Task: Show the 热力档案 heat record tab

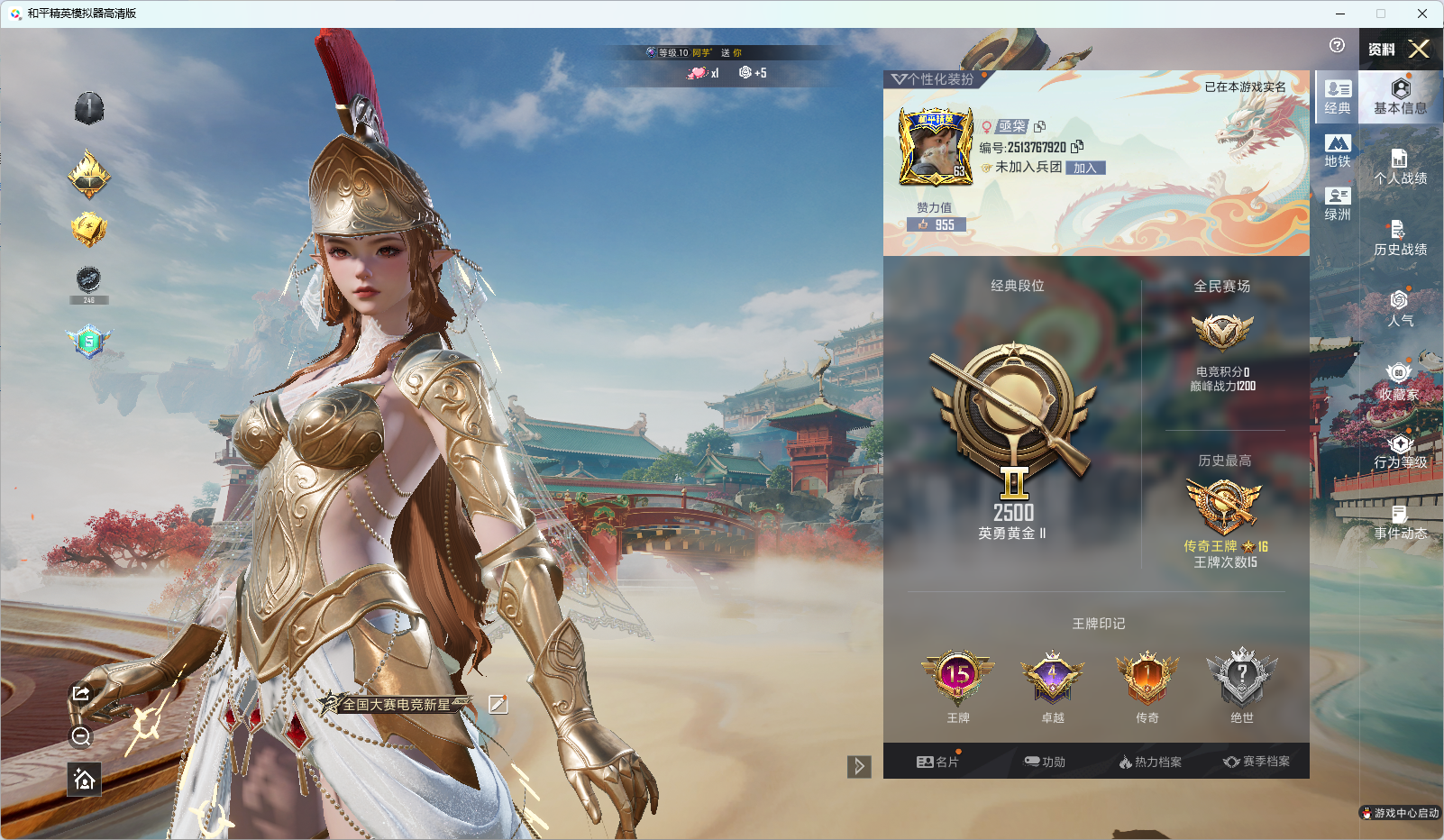Action: [x=1150, y=762]
